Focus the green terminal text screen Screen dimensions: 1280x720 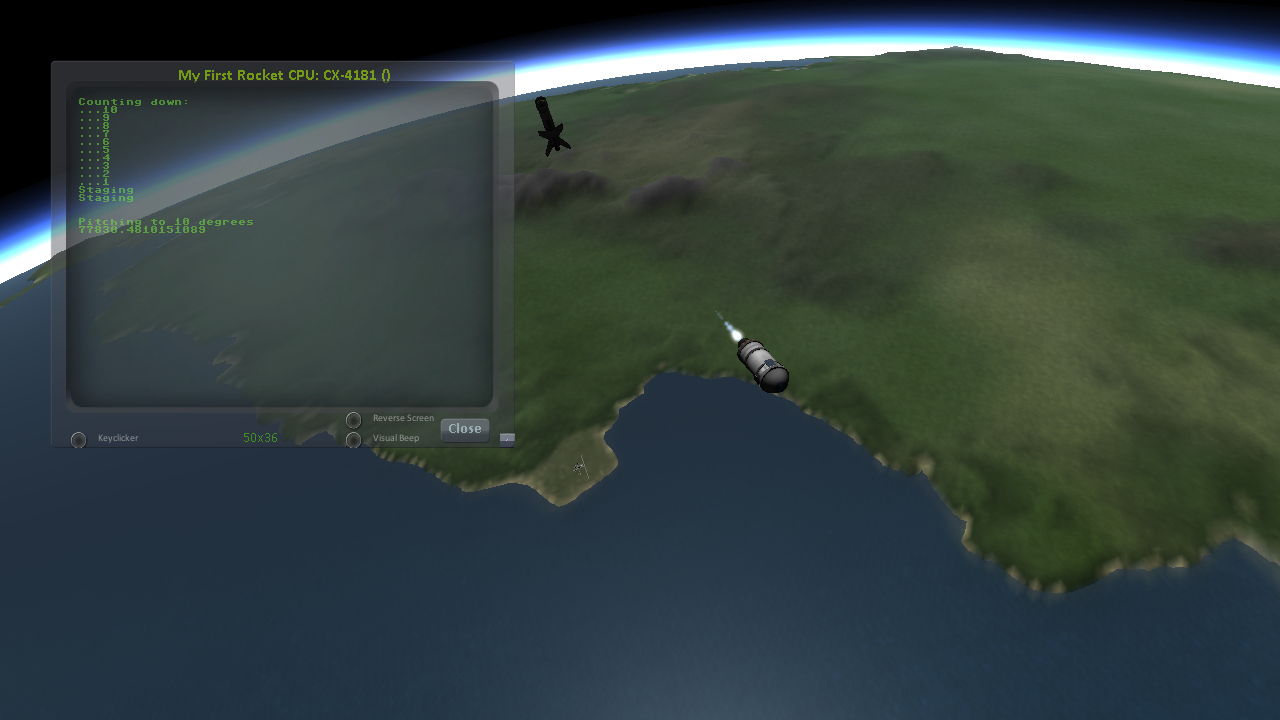click(280, 300)
